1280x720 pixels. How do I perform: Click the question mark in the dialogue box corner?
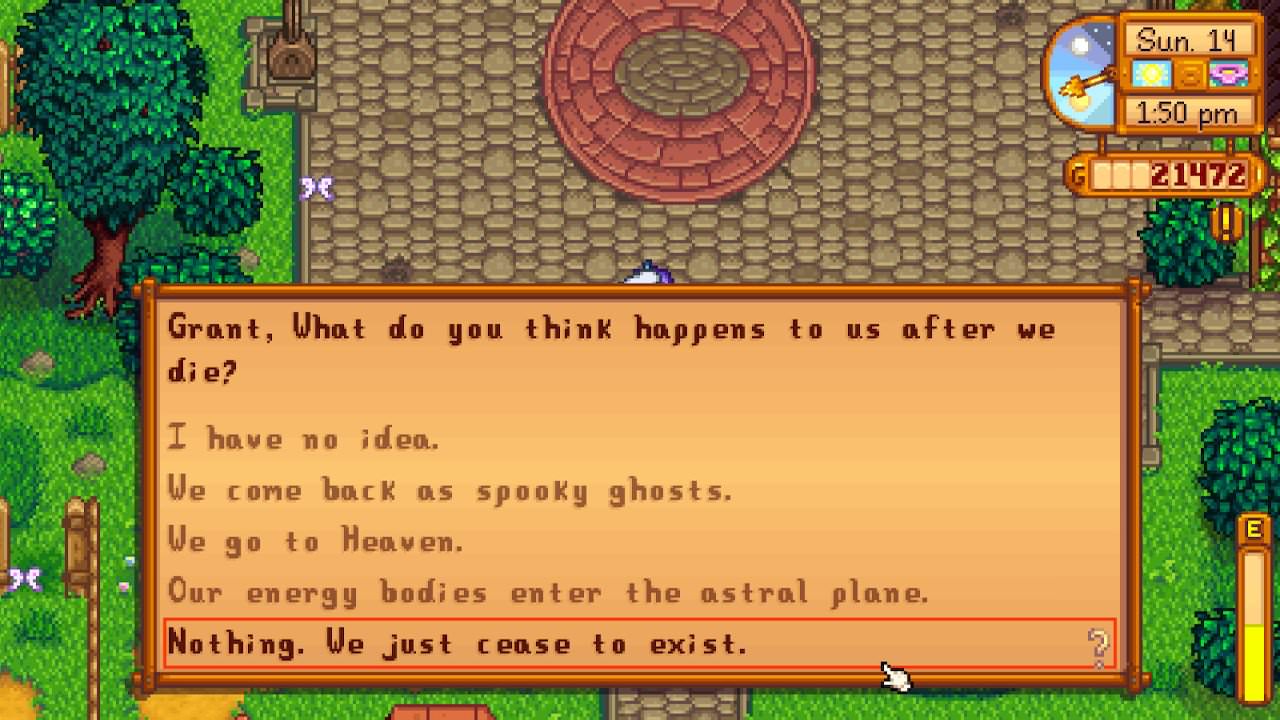click(1100, 648)
